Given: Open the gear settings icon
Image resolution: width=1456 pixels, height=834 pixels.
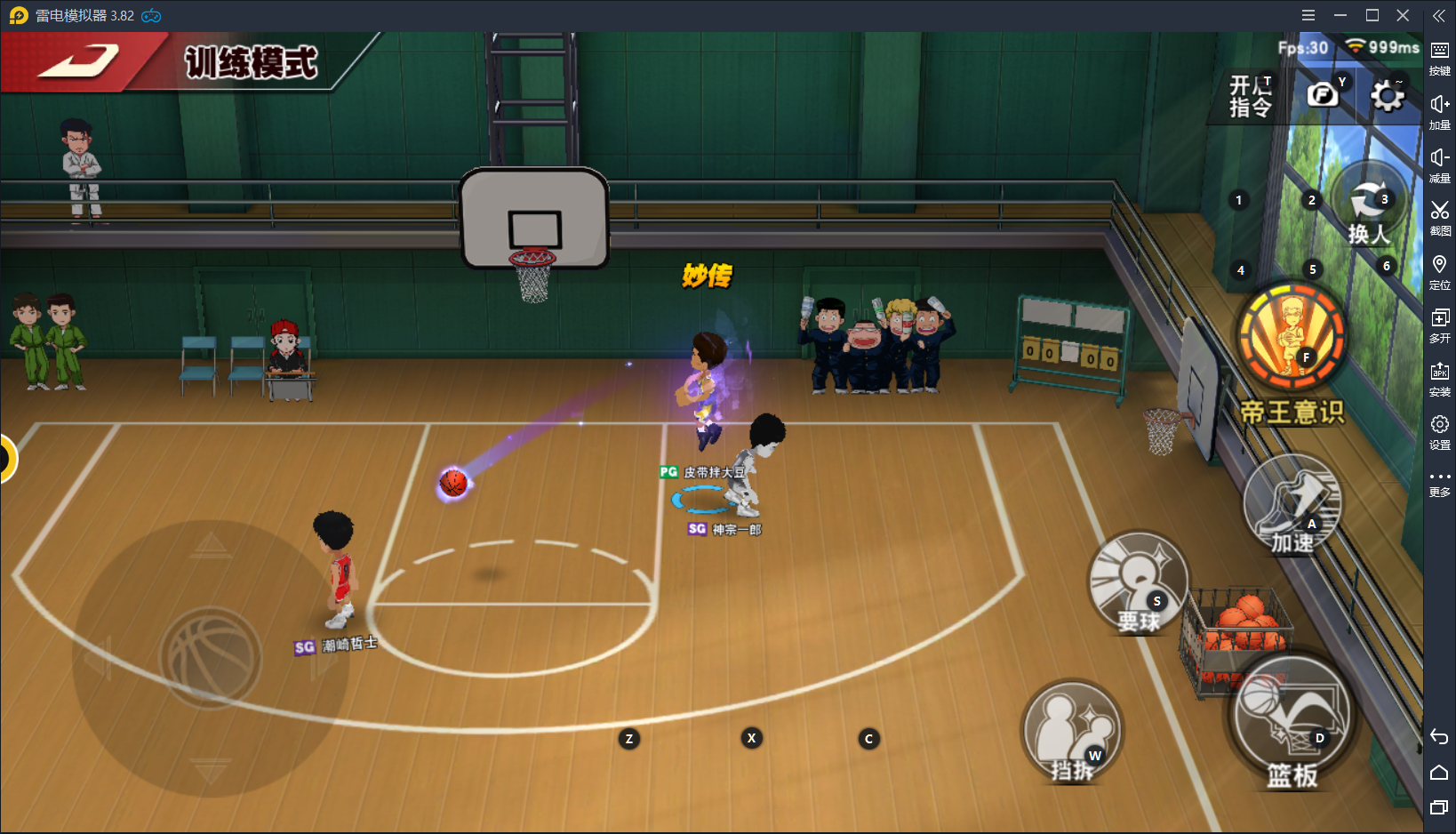Looking at the screenshot, I should (1387, 96).
